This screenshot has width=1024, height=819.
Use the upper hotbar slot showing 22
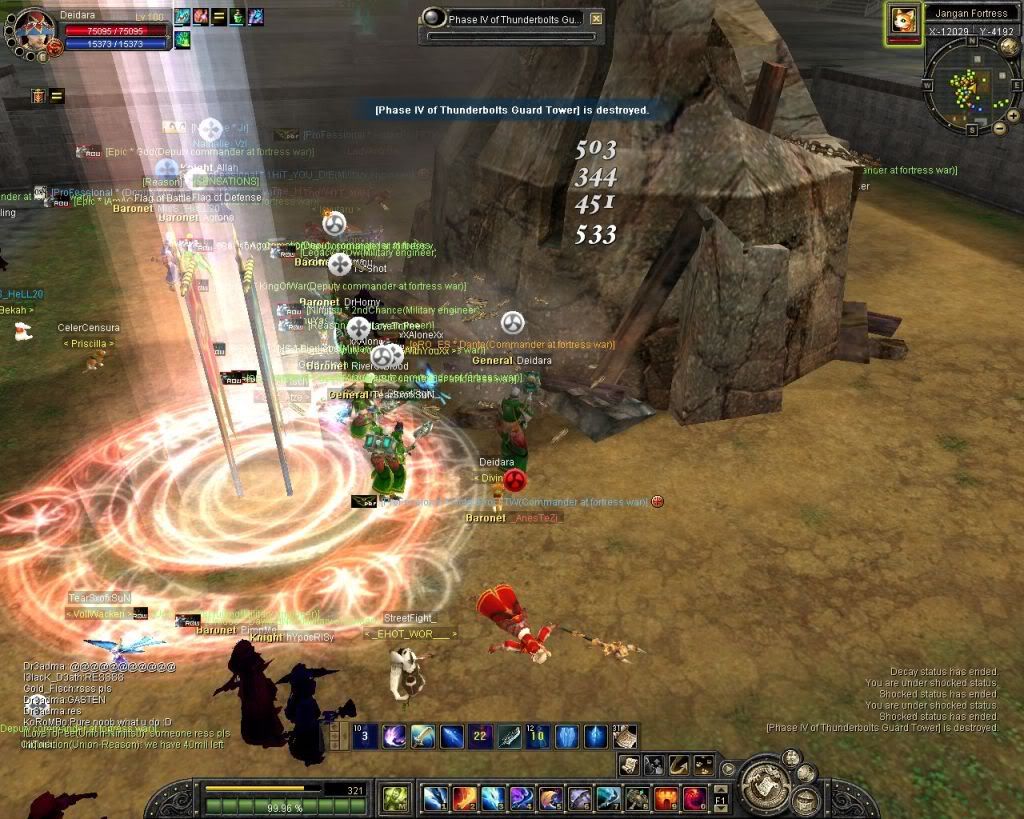(x=481, y=737)
